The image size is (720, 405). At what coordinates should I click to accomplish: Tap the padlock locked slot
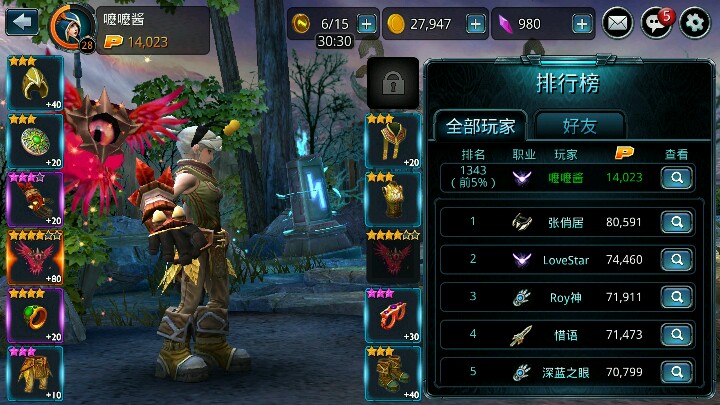[x=393, y=81]
